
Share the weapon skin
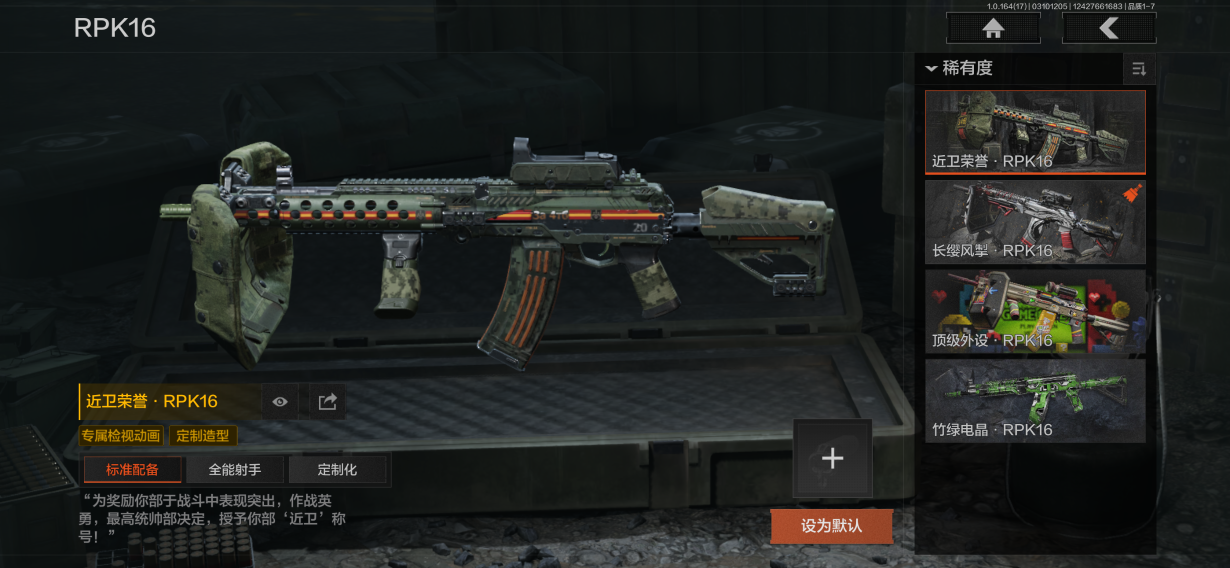pos(327,402)
